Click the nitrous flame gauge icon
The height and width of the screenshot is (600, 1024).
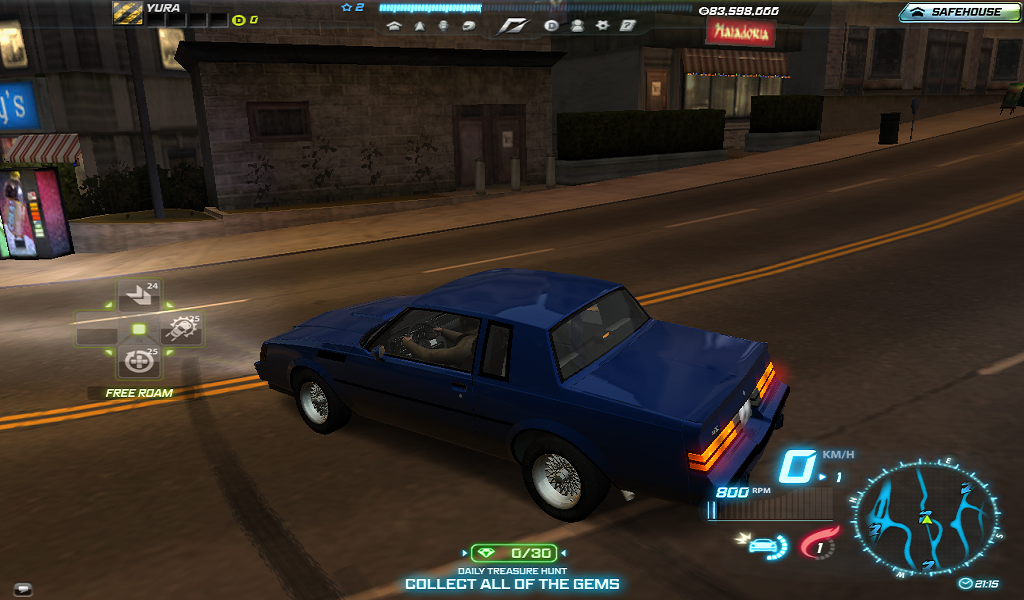coord(818,545)
